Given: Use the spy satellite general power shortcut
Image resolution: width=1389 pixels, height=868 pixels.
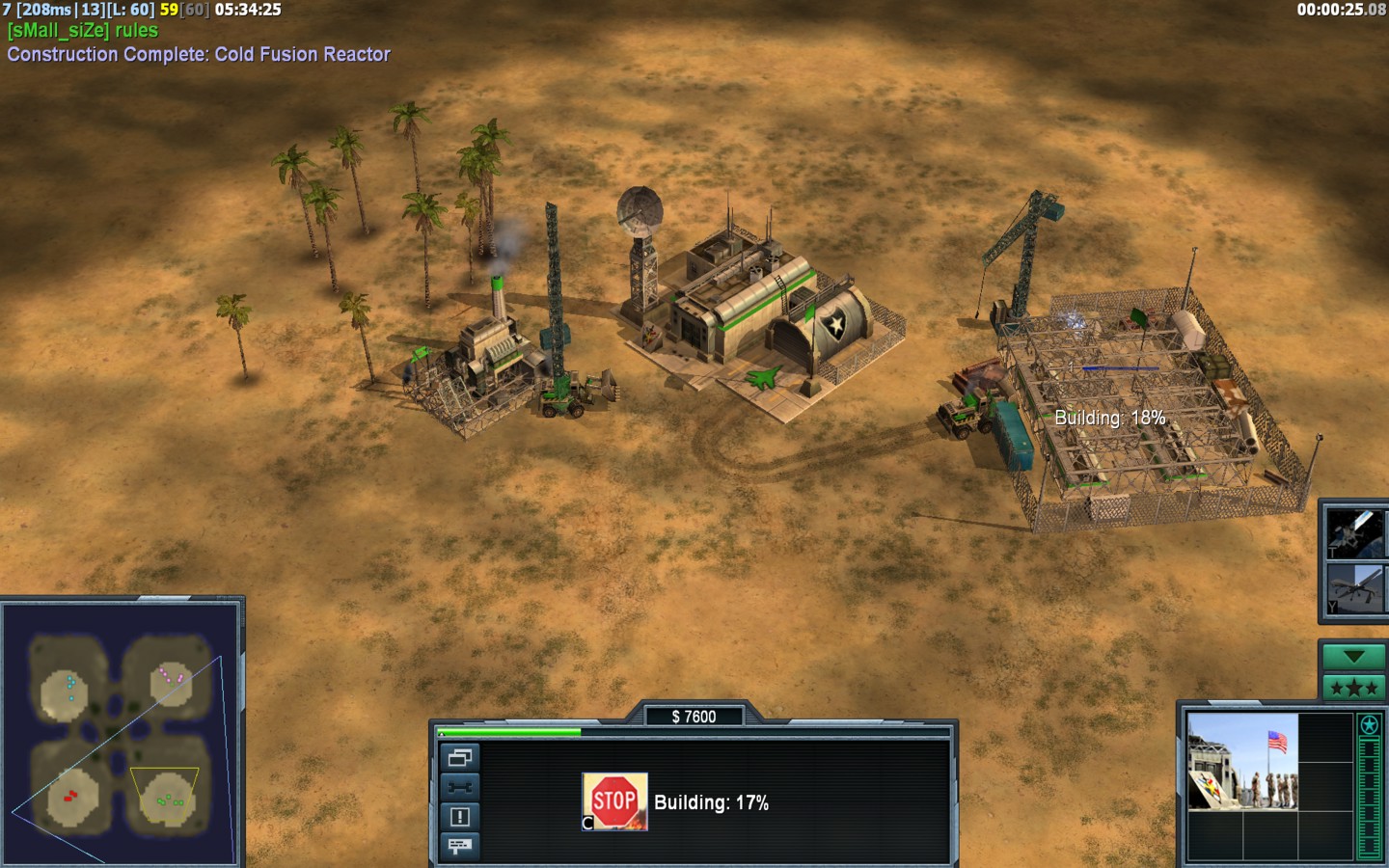Looking at the screenshot, I should [1354, 531].
